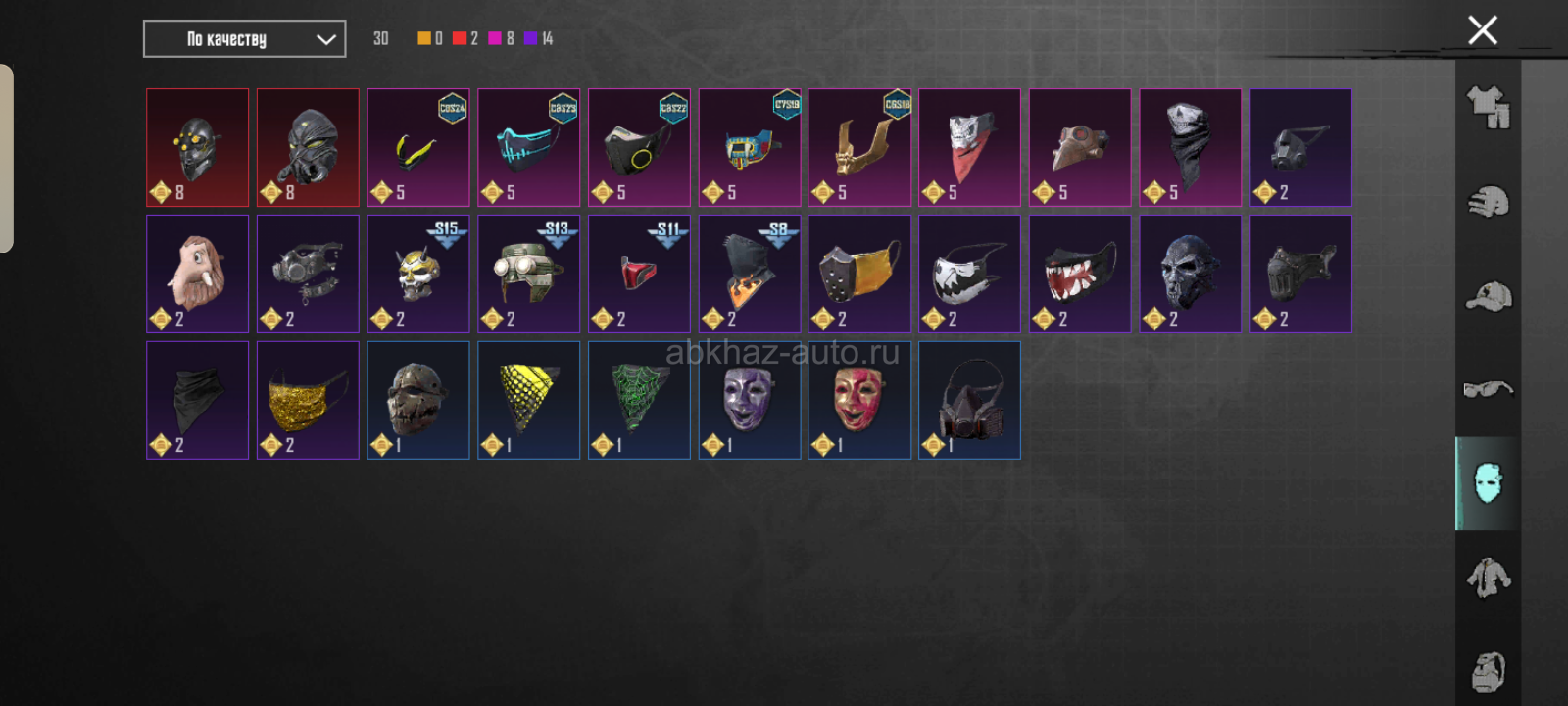Select the red sharp-teeth mouth mask
The image size is (1568, 706).
click(1080, 275)
